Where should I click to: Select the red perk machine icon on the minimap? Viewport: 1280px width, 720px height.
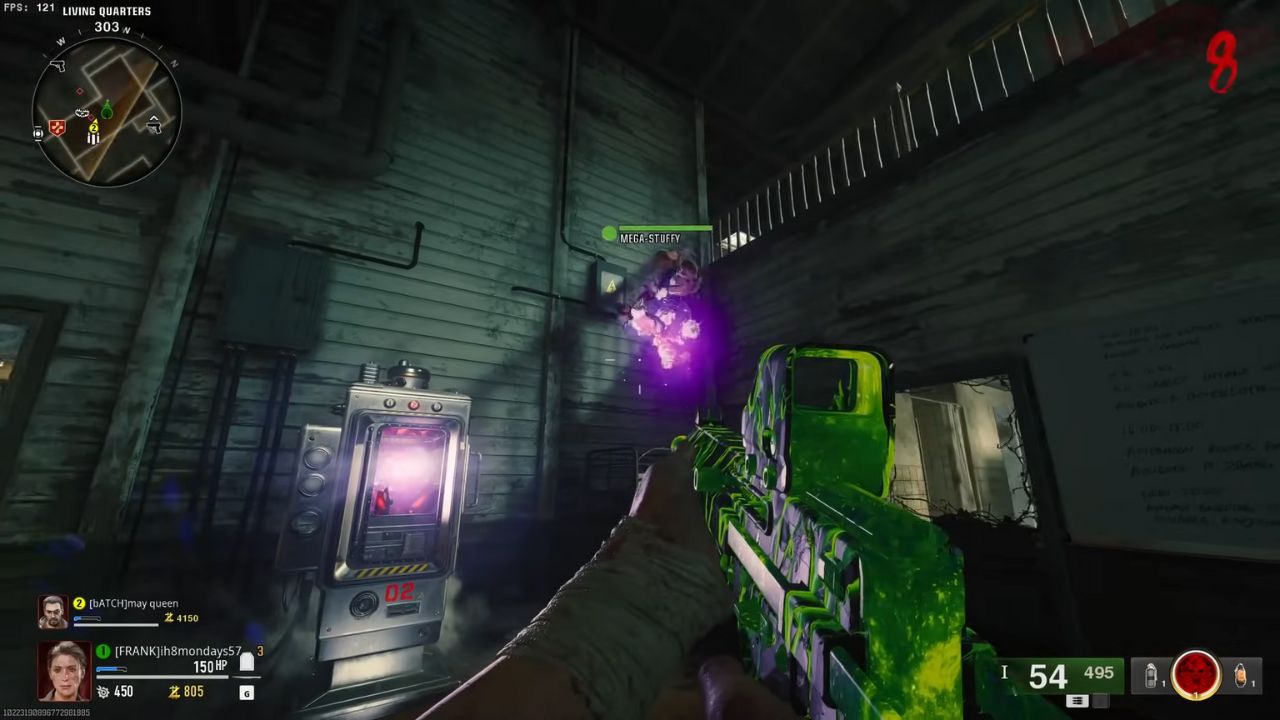pos(55,128)
